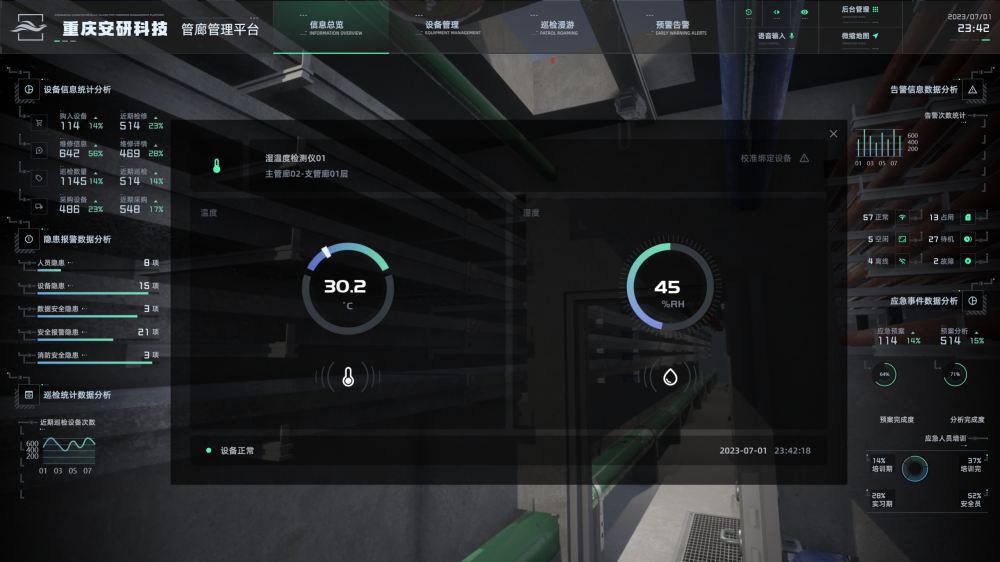The image size is (1000, 562).
Task: Select the 巡检统计数据分析 calendar icon
Action: 29,395
